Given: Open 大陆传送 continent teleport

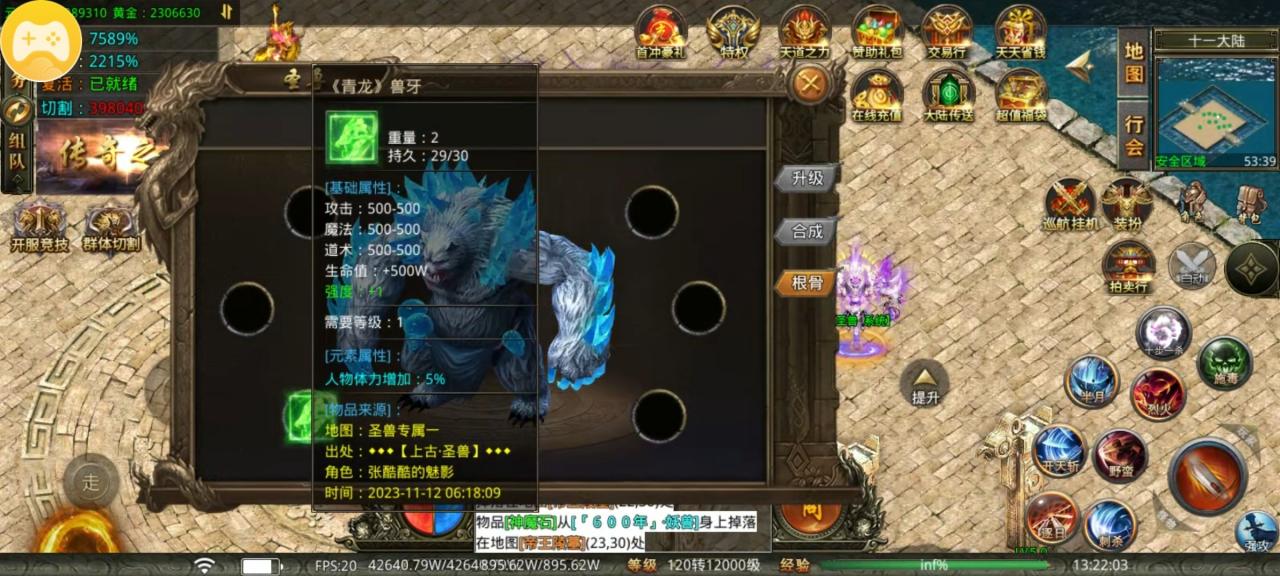Looking at the screenshot, I should click(x=948, y=96).
